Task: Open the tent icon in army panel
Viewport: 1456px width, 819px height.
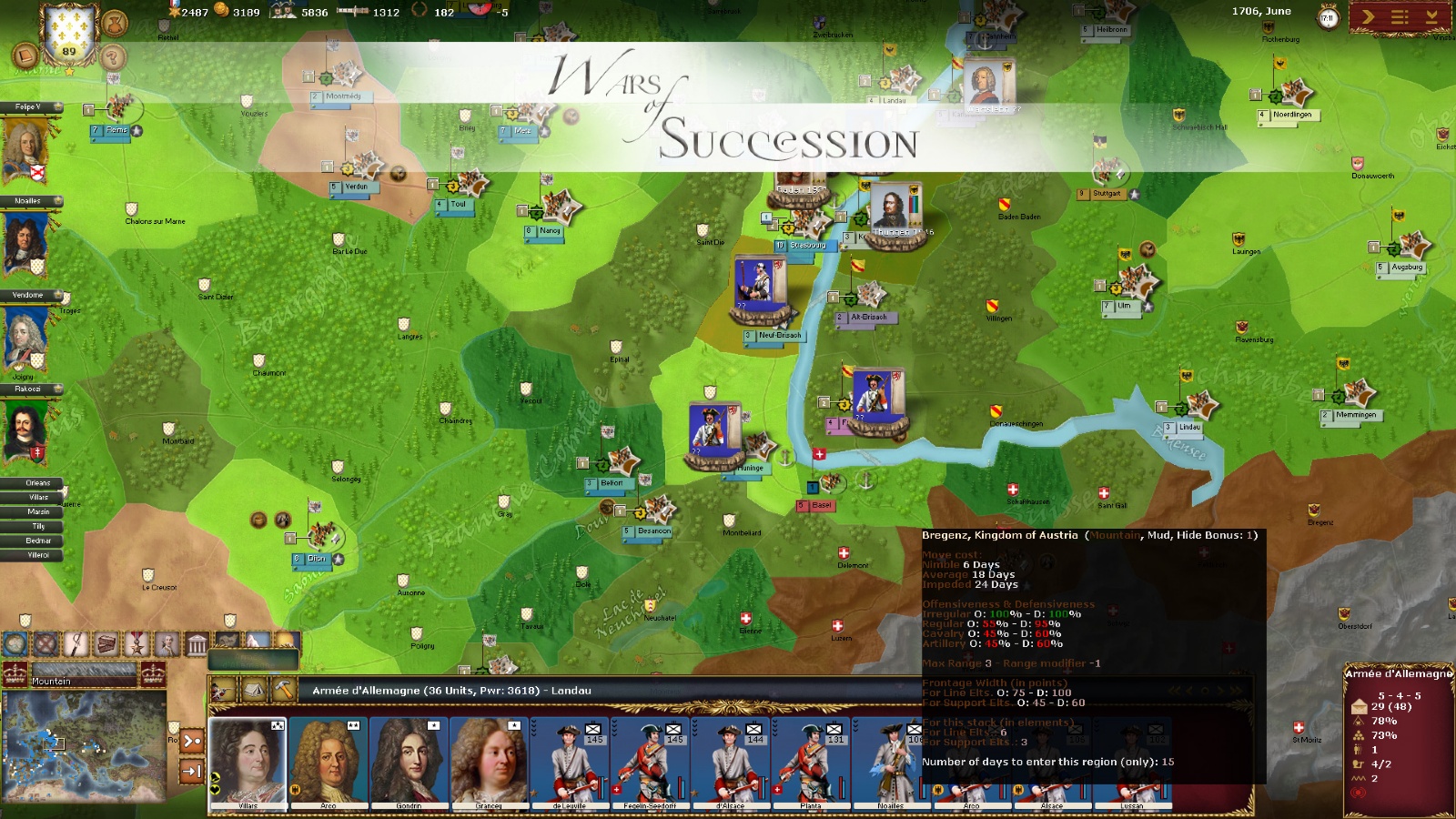Action: coord(254,690)
